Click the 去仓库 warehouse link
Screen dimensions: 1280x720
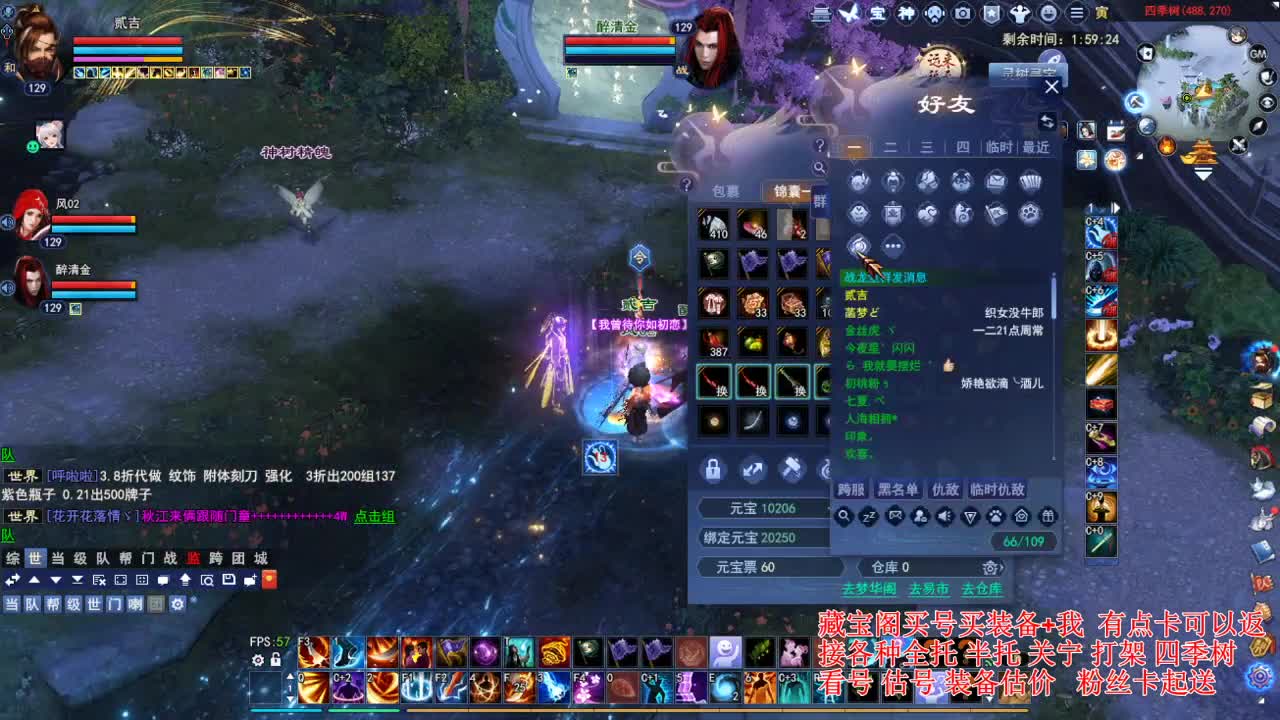coord(982,590)
